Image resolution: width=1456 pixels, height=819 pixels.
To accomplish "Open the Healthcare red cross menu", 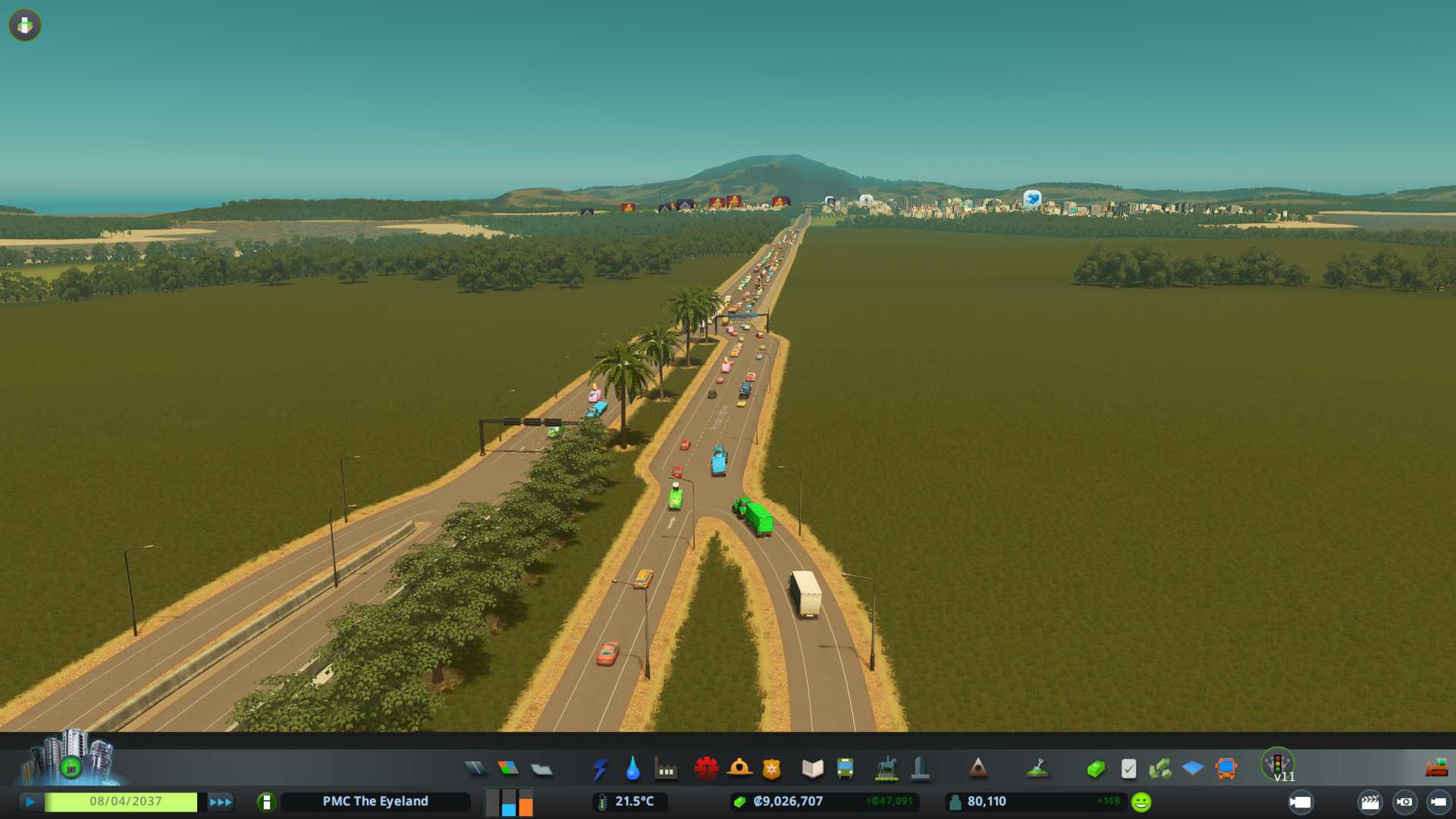I will (x=706, y=769).
